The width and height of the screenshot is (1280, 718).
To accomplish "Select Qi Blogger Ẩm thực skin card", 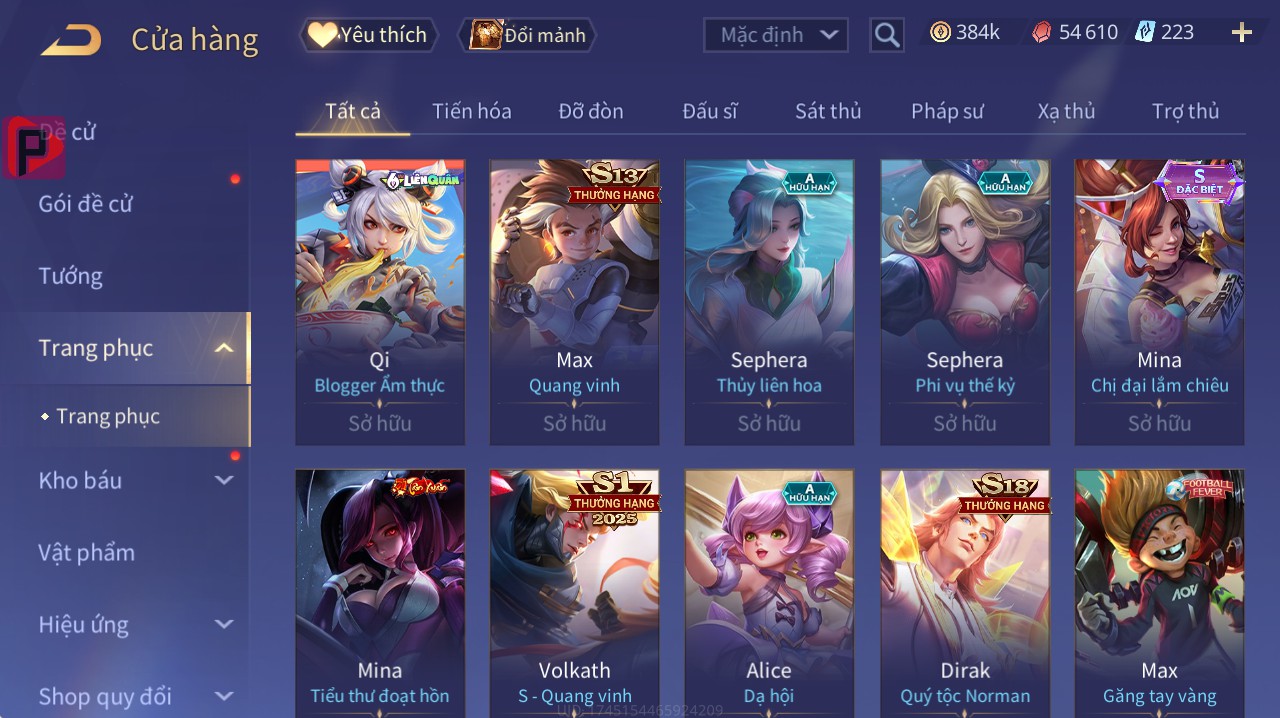I will [380, 300].
